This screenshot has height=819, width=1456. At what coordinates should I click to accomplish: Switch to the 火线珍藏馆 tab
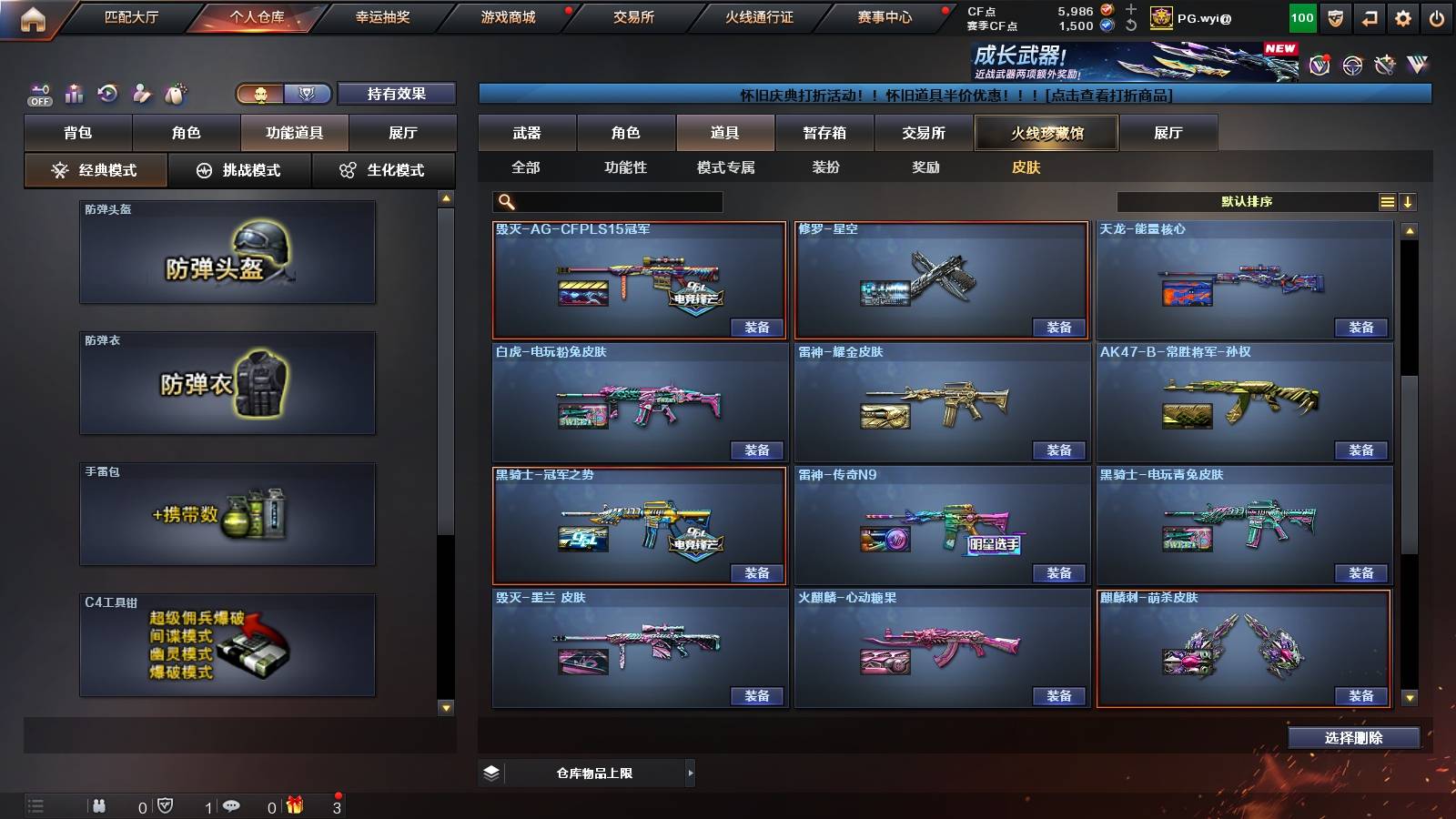[x=1046, y=133]
